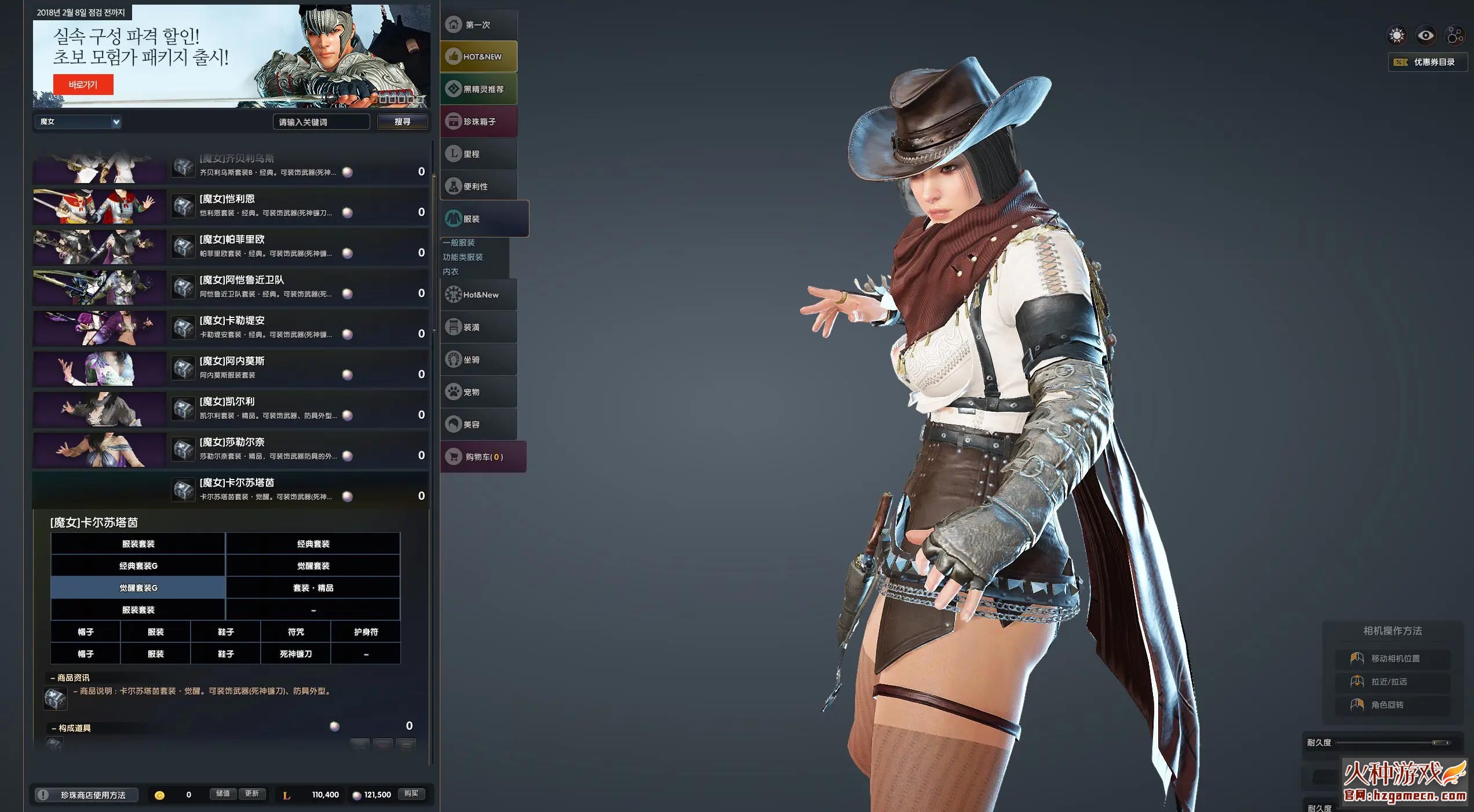The height and width of the screenshot is (812, 1474).
Task: Click the 死神镰刀 scythe component cell
Action: coord(295,654)
